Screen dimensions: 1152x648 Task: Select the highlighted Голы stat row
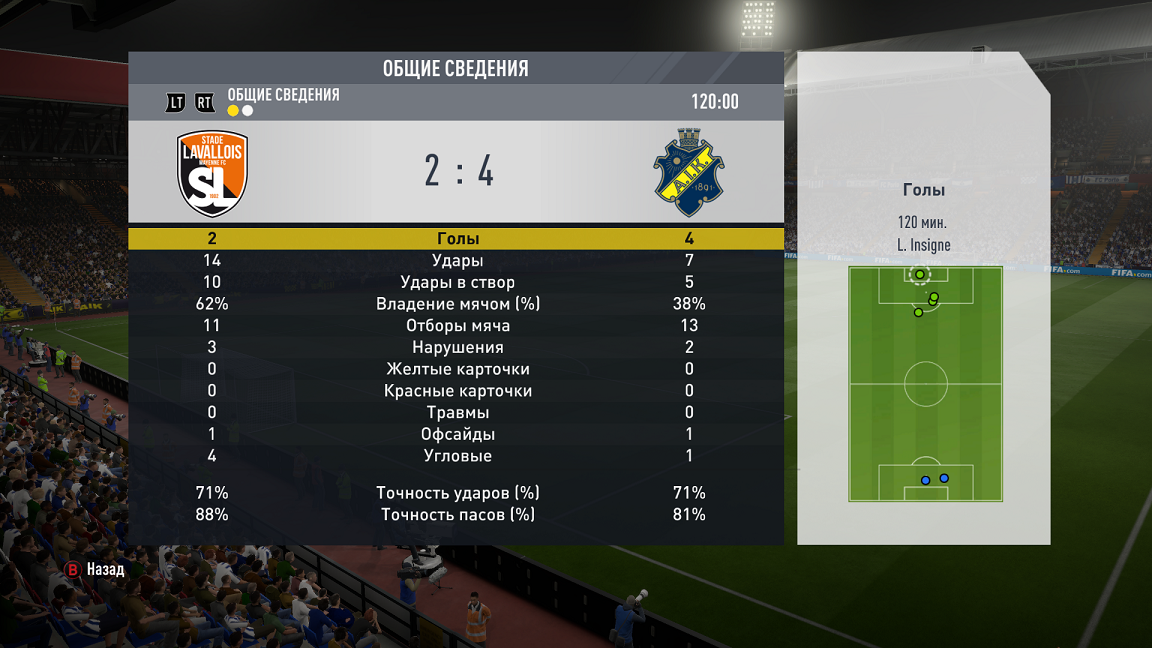pos(457,239)
